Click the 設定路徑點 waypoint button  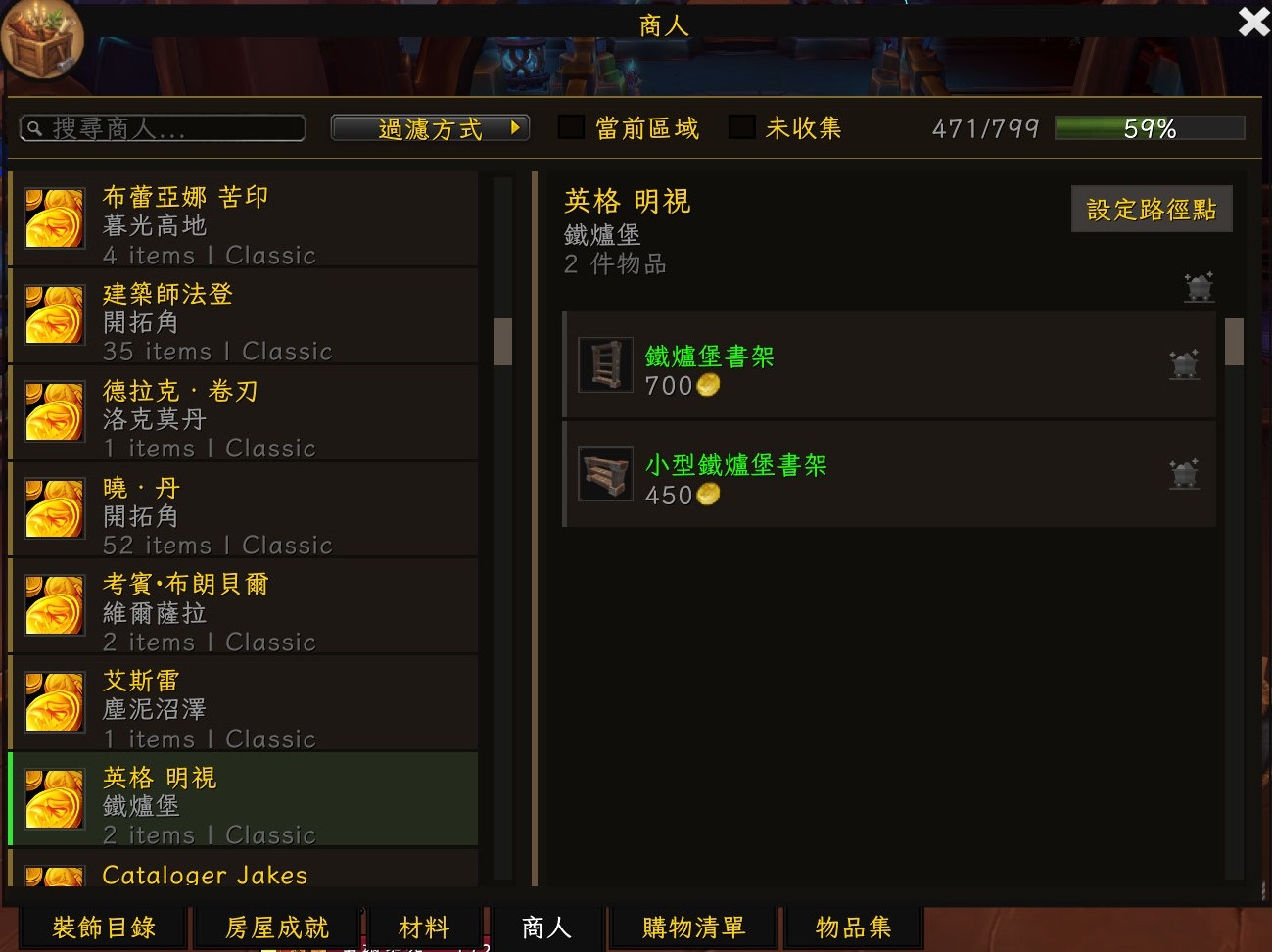click(1151, 210)
